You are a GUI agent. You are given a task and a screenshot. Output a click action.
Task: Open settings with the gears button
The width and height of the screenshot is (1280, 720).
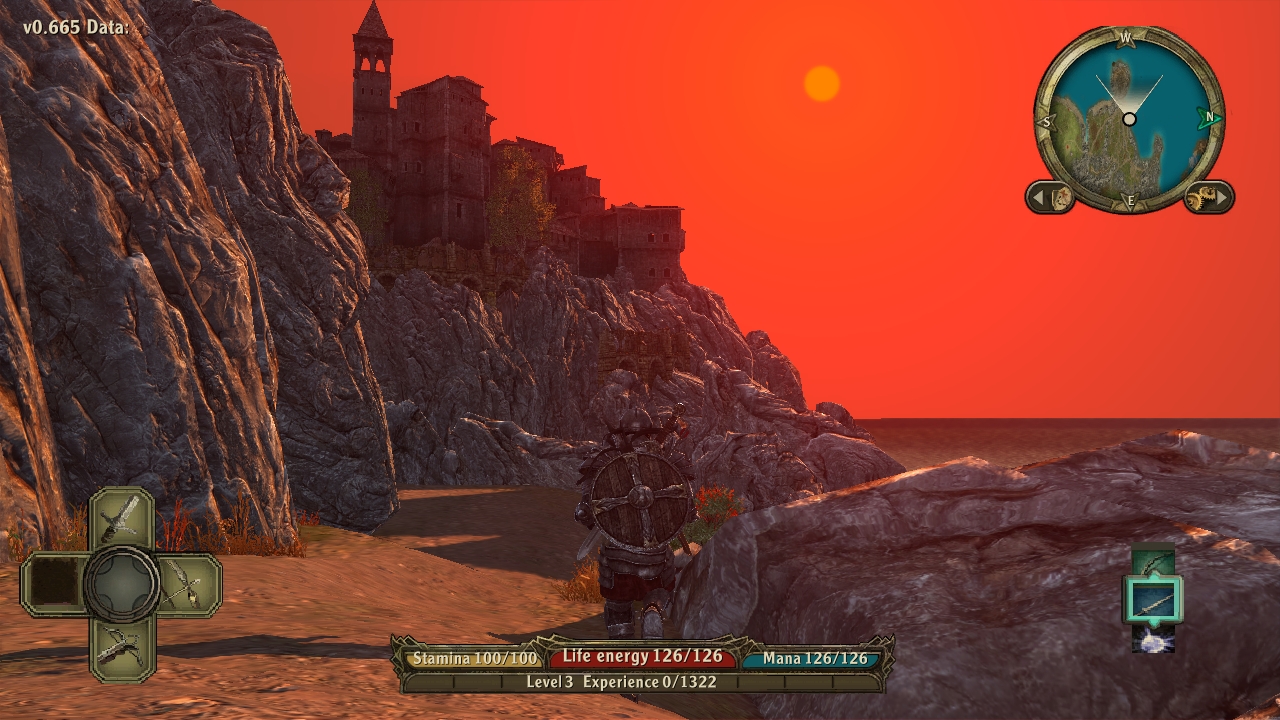pos(1208,197)
